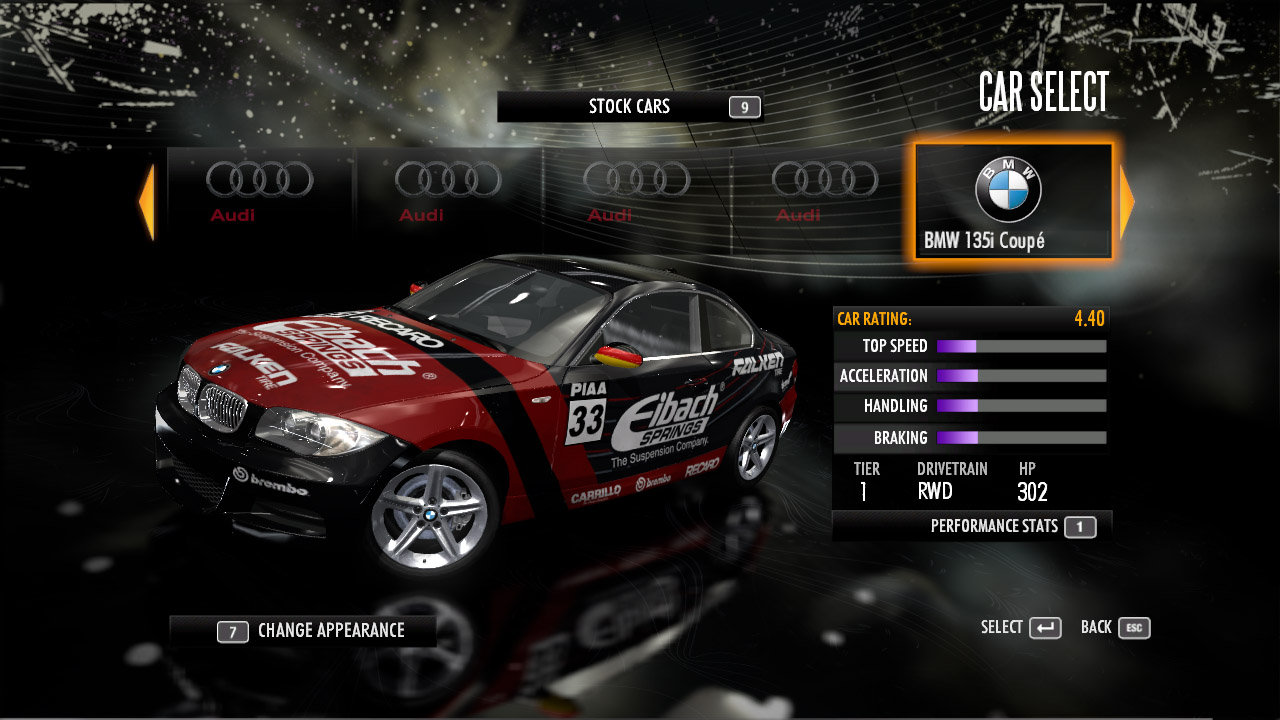This screenshot has height=720, width=1280.
Task: Select the BMW 135i Coupé tile
Action: click(1013, 201)
